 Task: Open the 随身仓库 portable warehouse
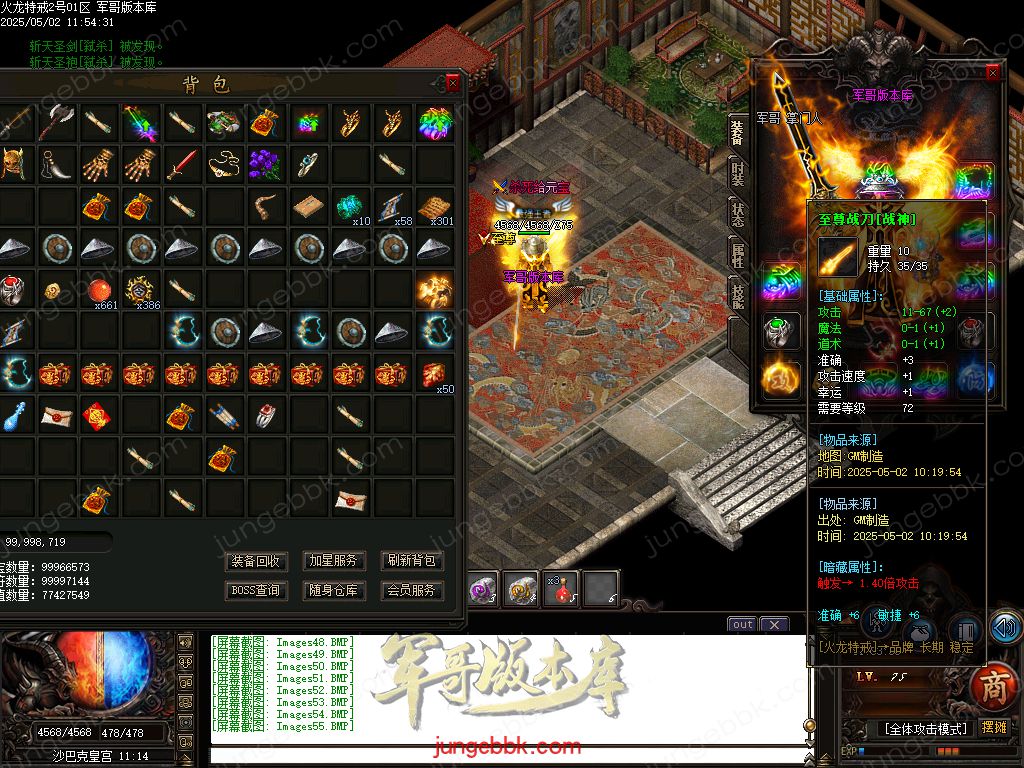333,590
